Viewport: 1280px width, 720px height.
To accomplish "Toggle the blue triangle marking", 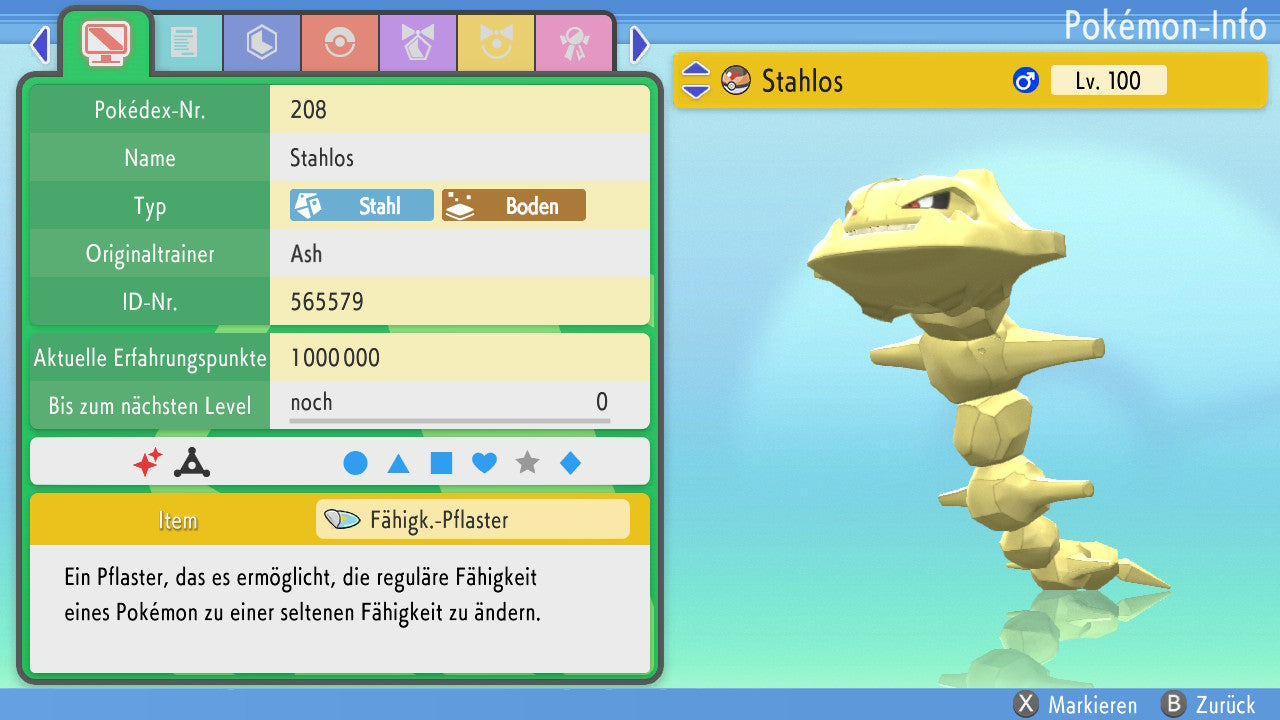I will 398,463.
